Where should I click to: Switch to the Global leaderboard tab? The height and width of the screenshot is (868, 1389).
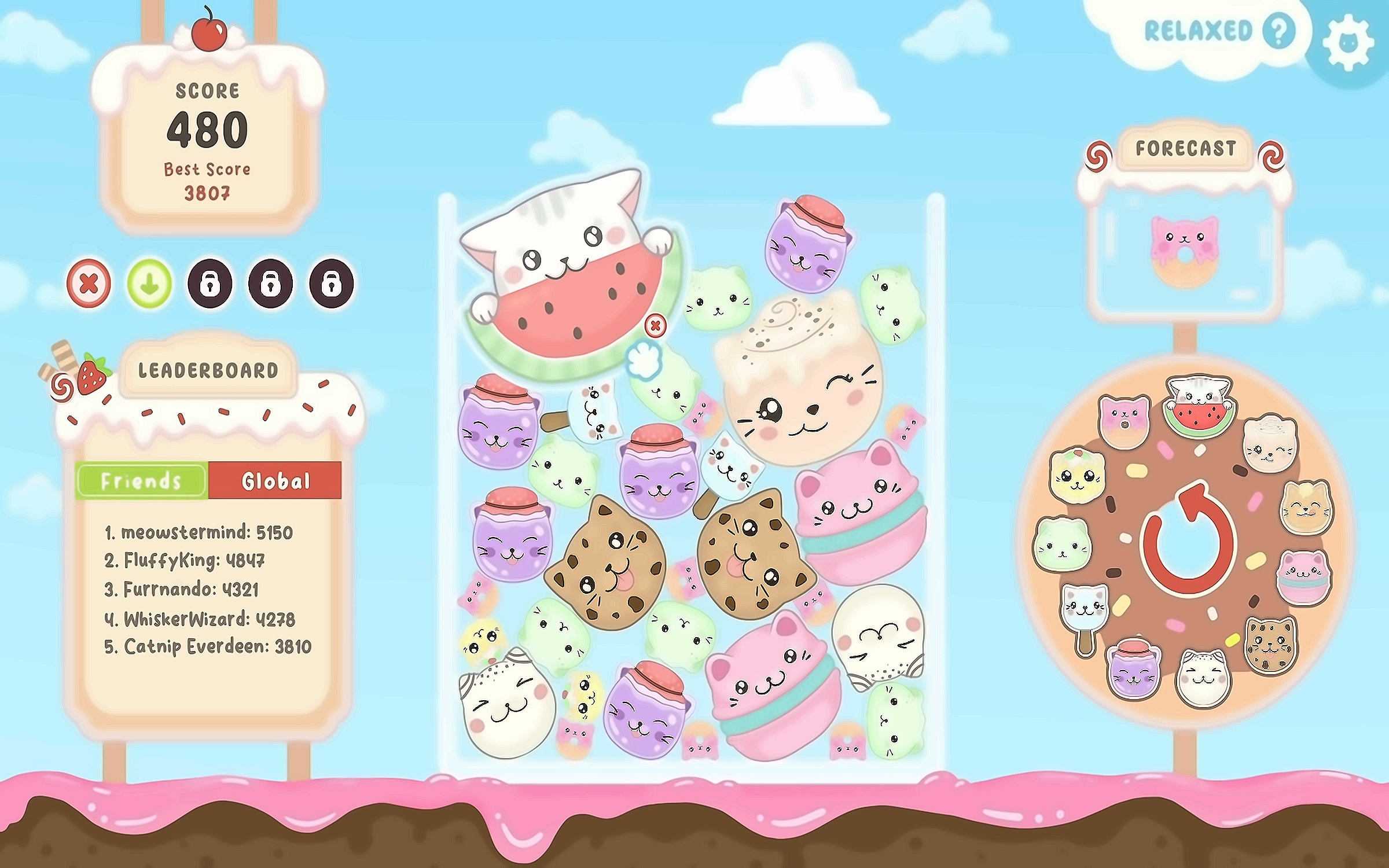click(x=275, y=480)
